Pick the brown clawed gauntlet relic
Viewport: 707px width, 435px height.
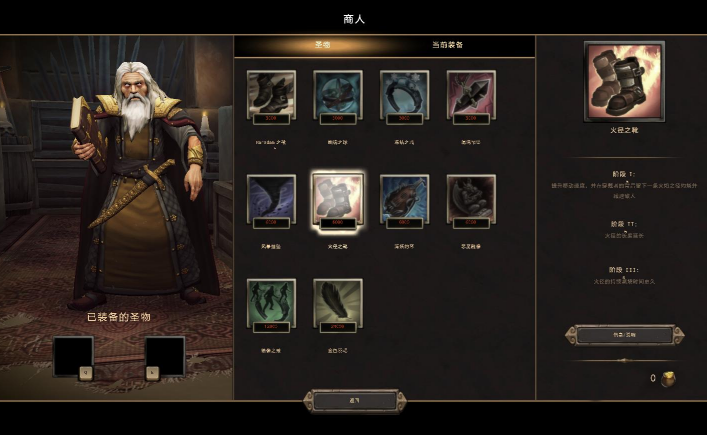click(404, 198)
